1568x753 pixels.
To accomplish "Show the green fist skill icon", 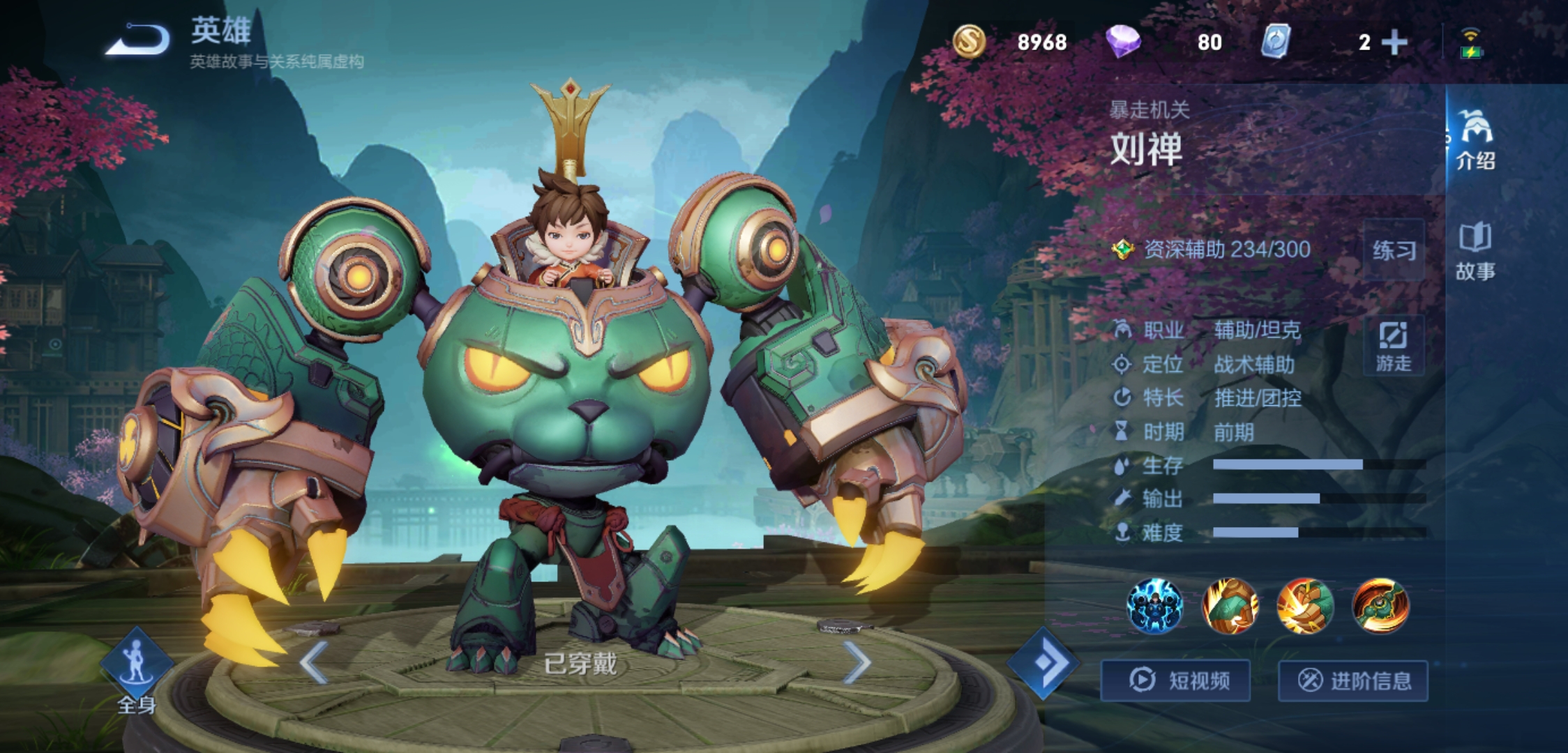I will click(x=1230, y=605).
